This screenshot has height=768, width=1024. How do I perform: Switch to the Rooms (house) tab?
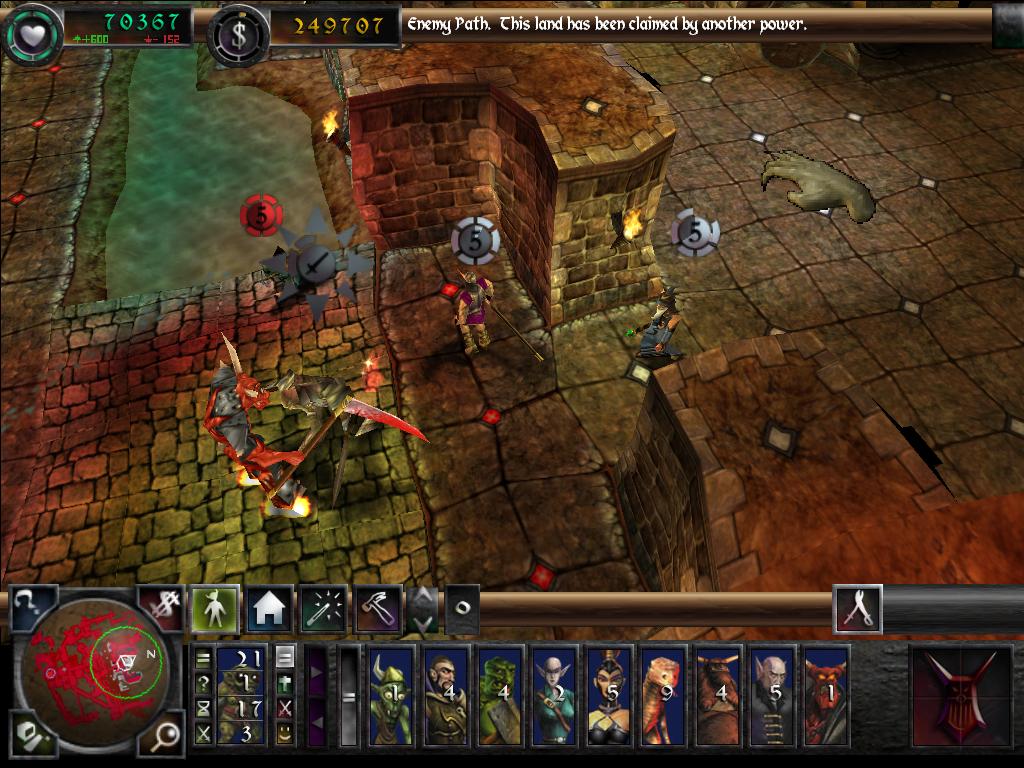[269, 609]
